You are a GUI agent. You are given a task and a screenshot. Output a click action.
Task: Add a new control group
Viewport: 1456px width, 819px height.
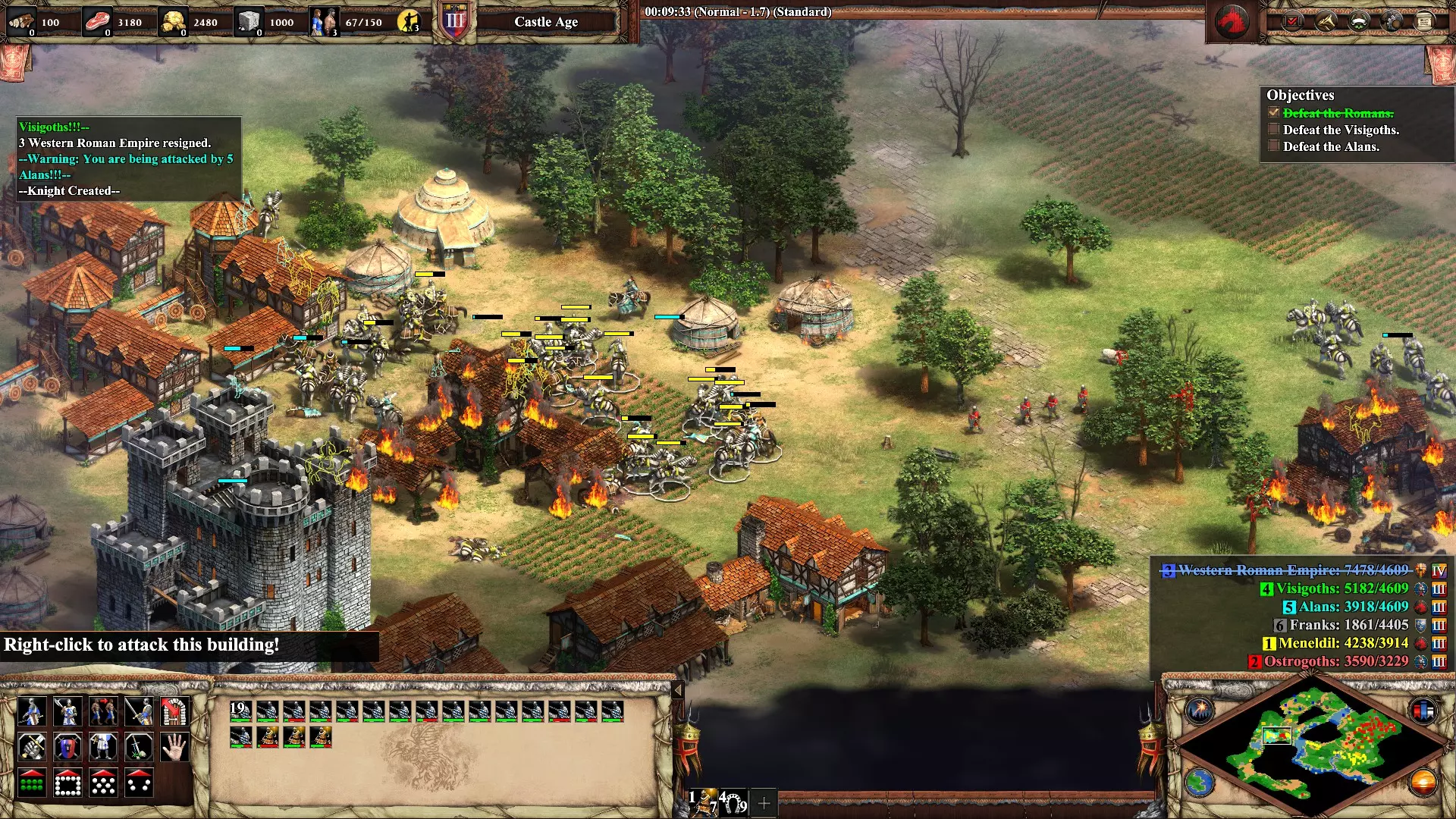pyautogui.click(x=764, y=802)
